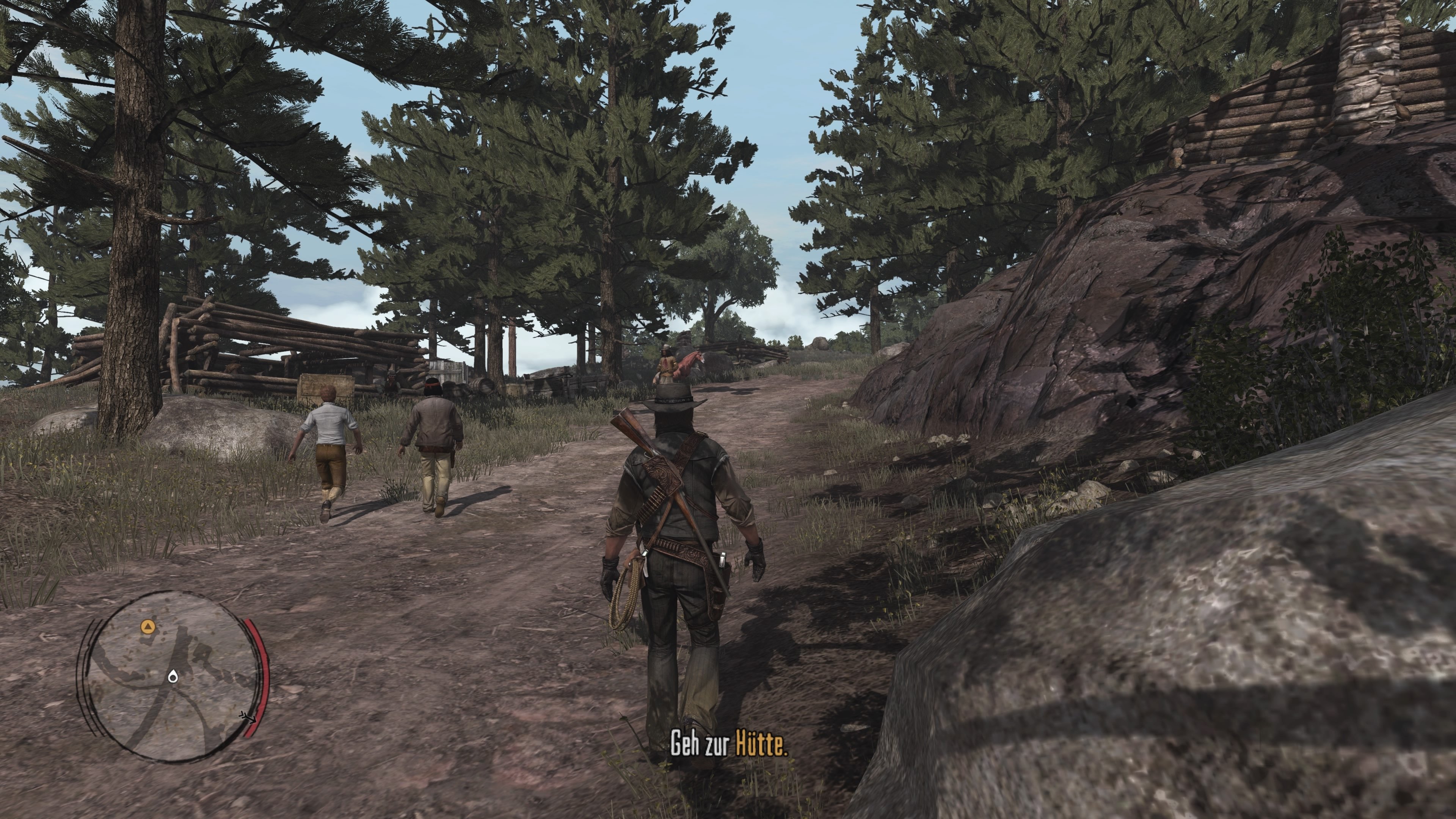Click the white player position marker on minimap
The height and width of the screenshot is (819, 1456).
pos(173,677)
